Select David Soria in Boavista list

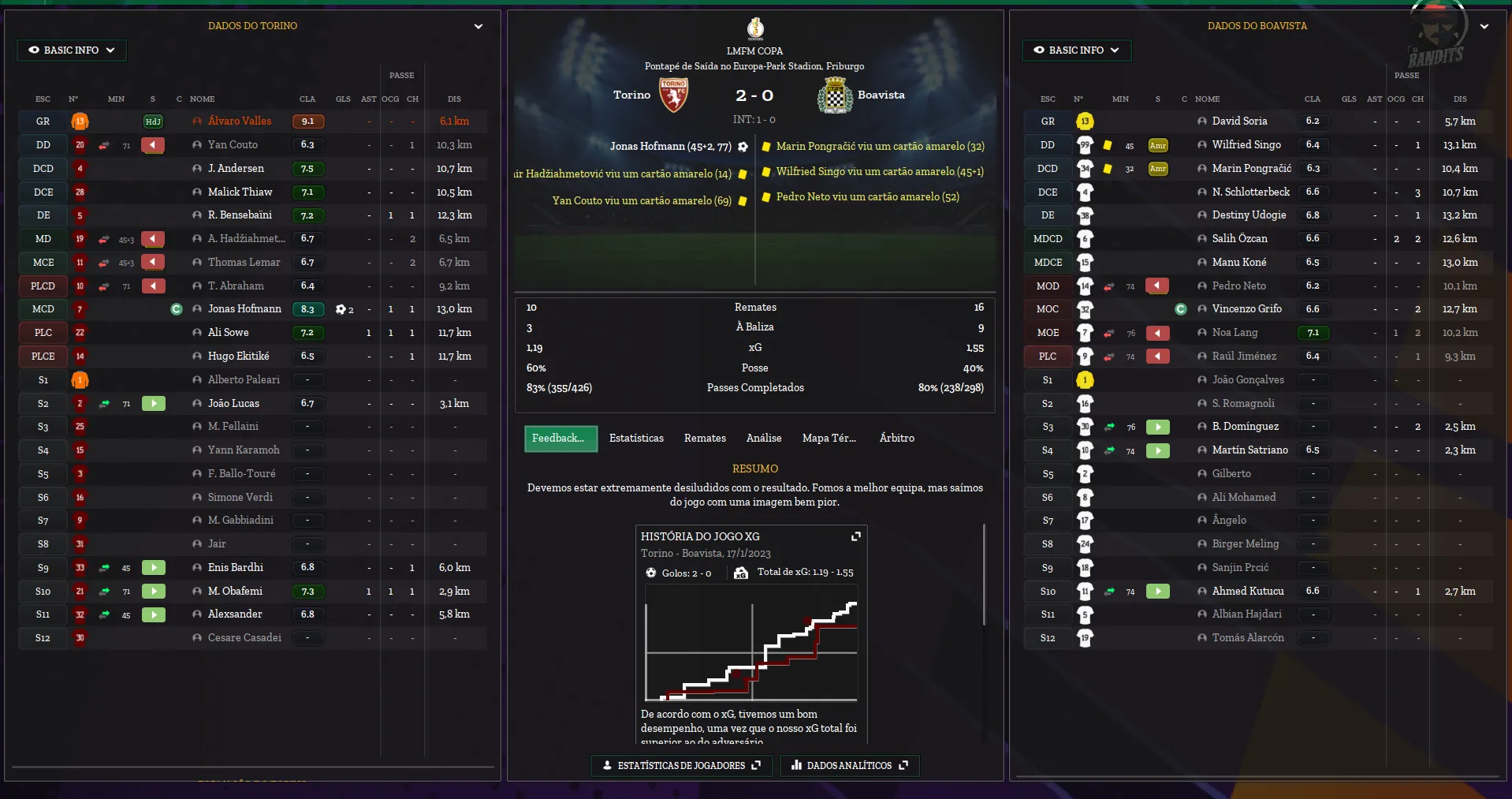(1239, 121)
